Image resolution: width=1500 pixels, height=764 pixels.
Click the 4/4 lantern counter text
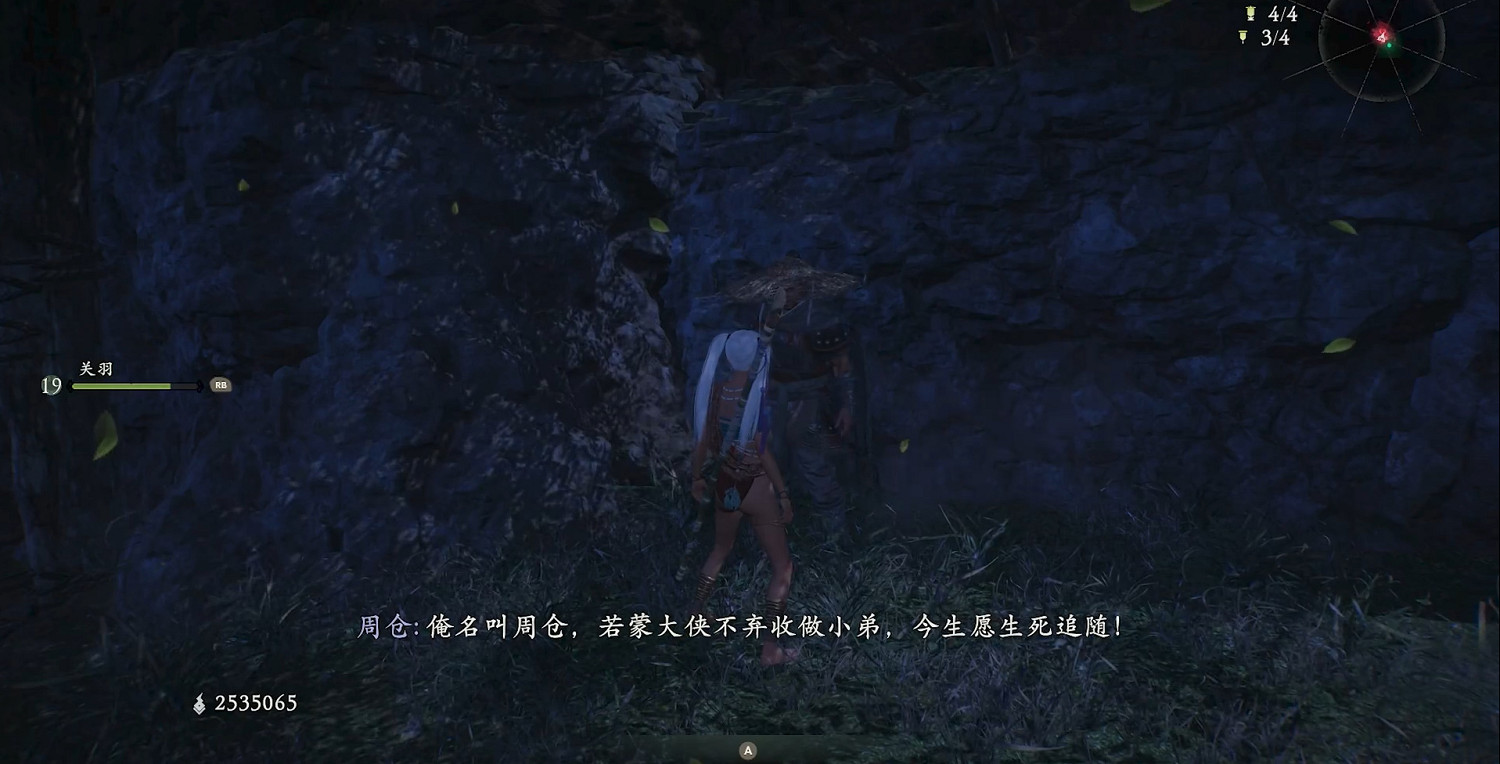coord(1285,14)
